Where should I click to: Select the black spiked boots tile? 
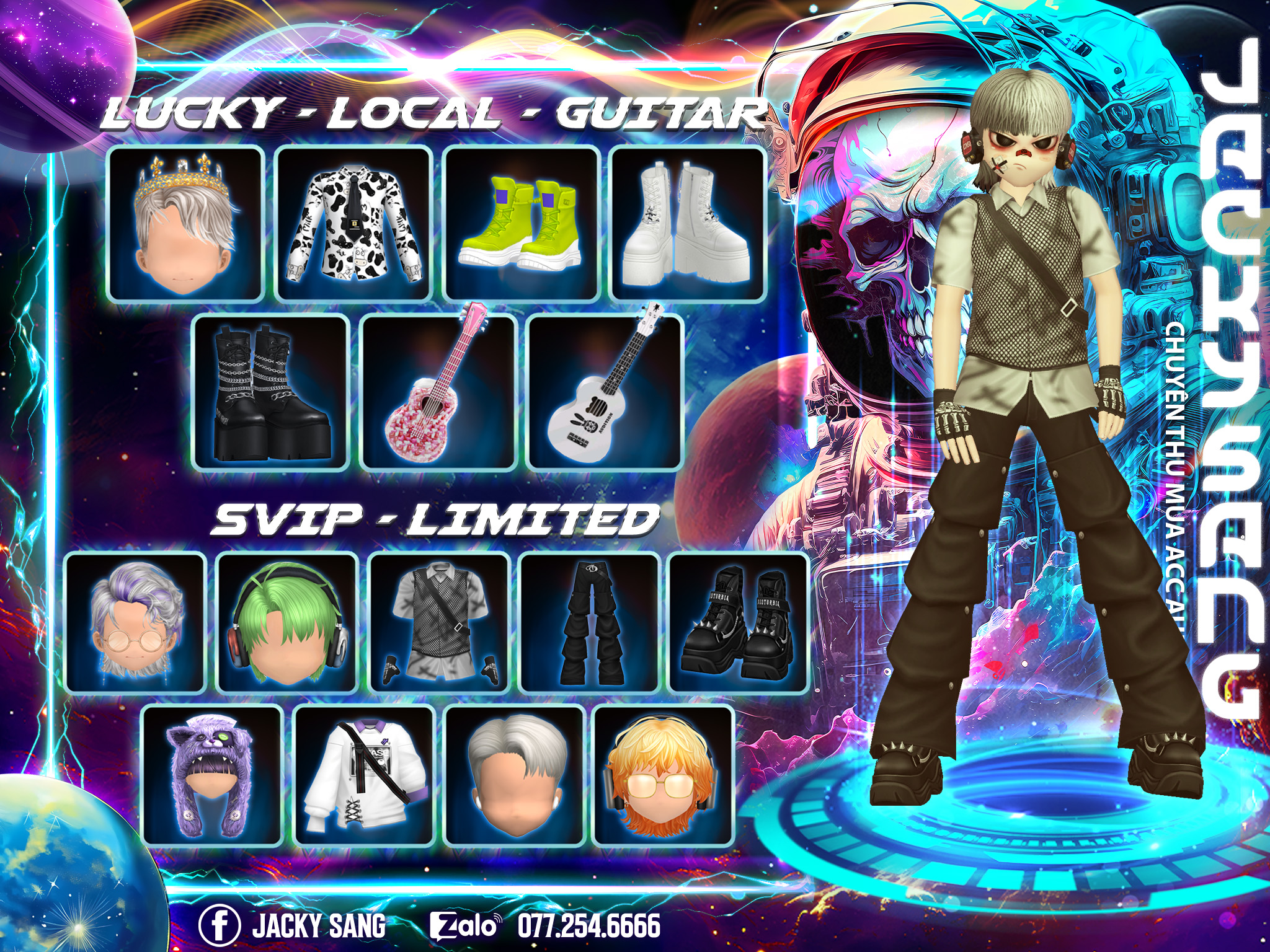pyautogui.click(x=739, y=623)
